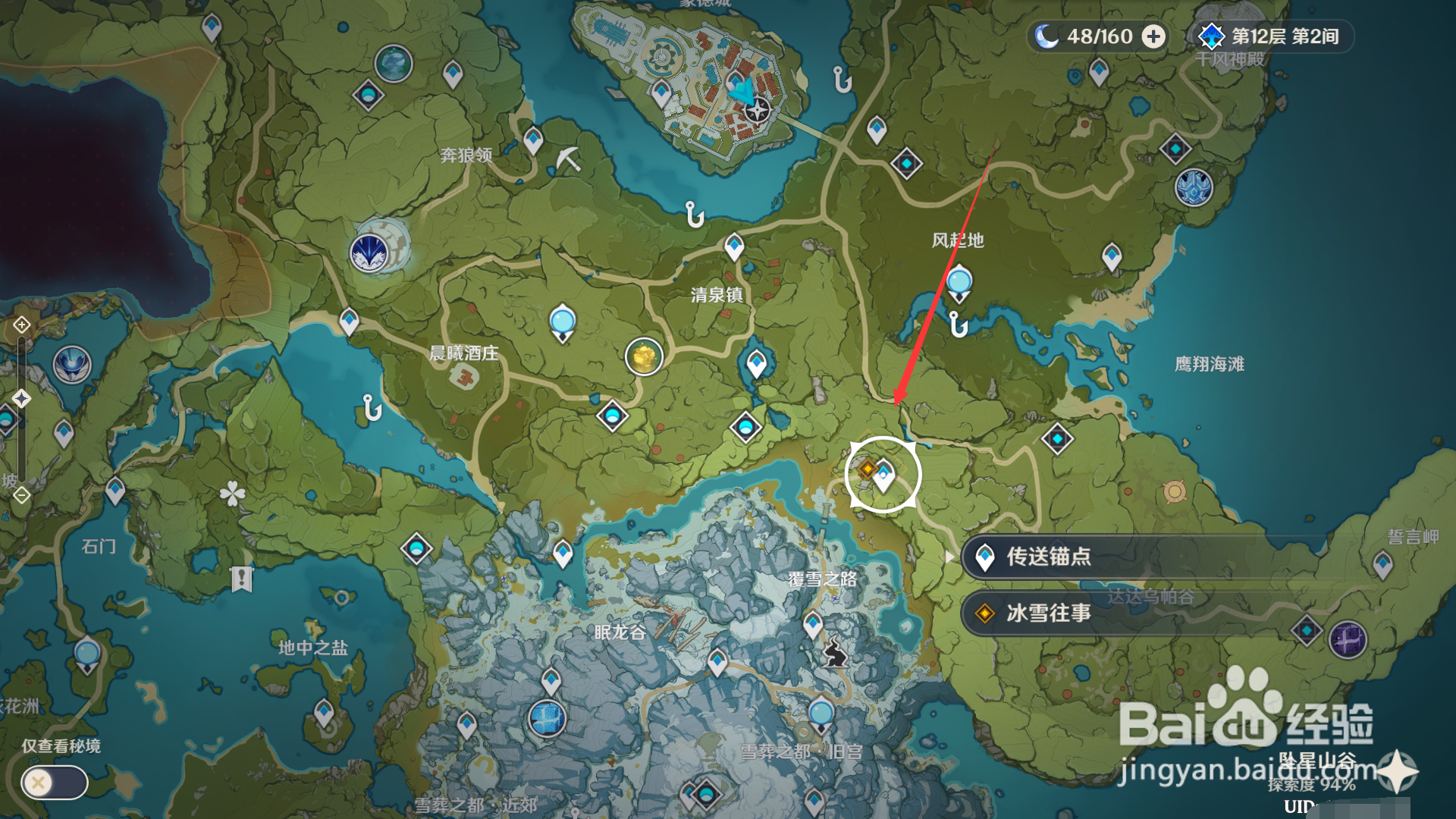Open the golden domain icon near 清泉镇
The height and width of the screenshot is (819, 1456).
[x=644, y=356]
